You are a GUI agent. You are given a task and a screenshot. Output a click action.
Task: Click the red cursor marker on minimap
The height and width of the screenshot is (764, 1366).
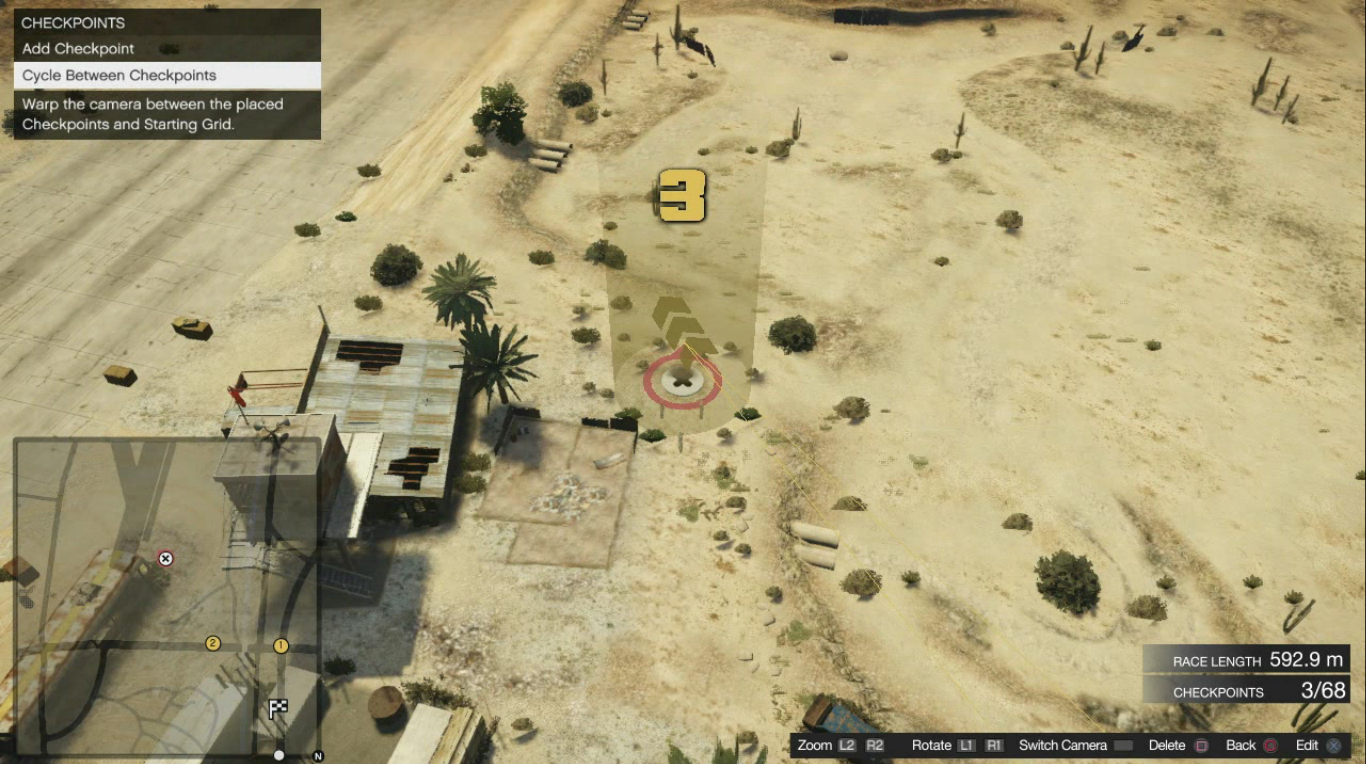coord(166,559)
